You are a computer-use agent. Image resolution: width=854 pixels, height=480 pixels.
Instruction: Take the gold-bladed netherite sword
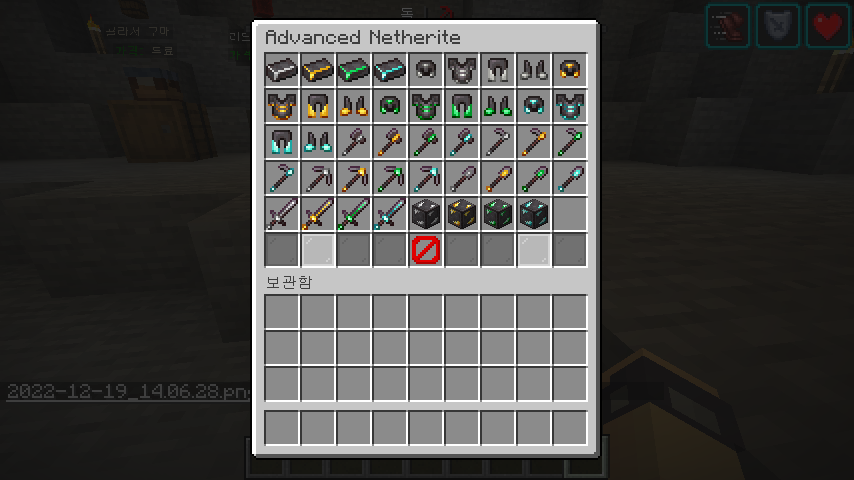click(x=318, y=214)
